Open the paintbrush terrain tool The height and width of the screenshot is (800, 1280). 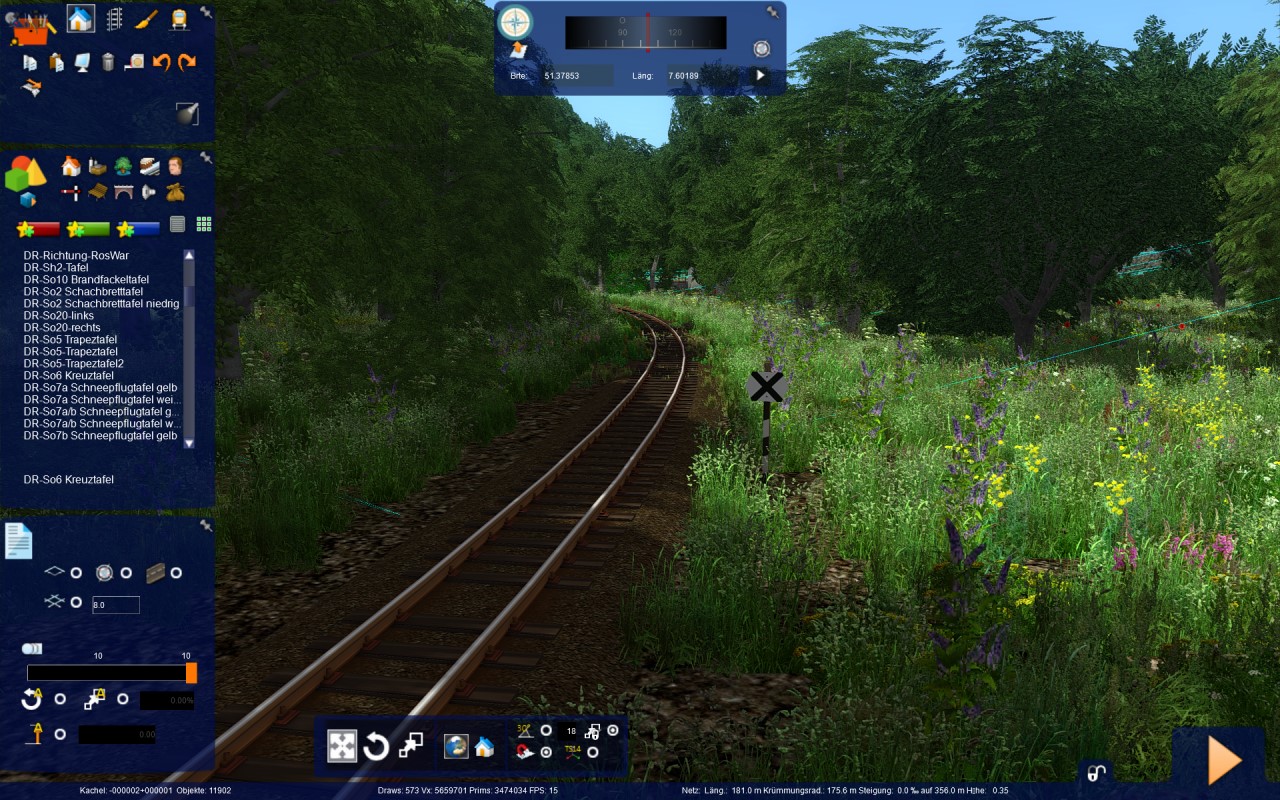(146, 19)
